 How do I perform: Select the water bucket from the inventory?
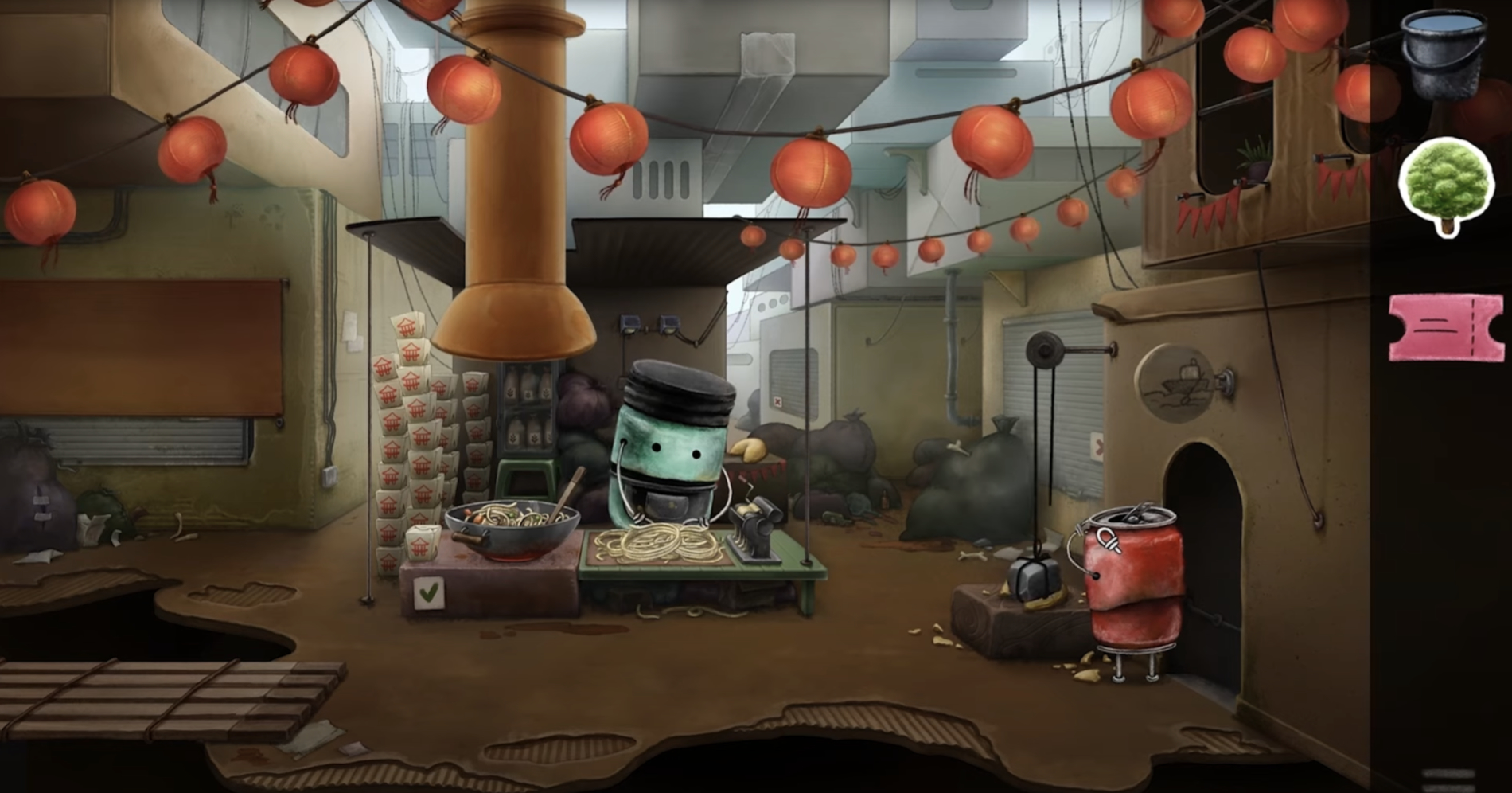coord(1443,56)
